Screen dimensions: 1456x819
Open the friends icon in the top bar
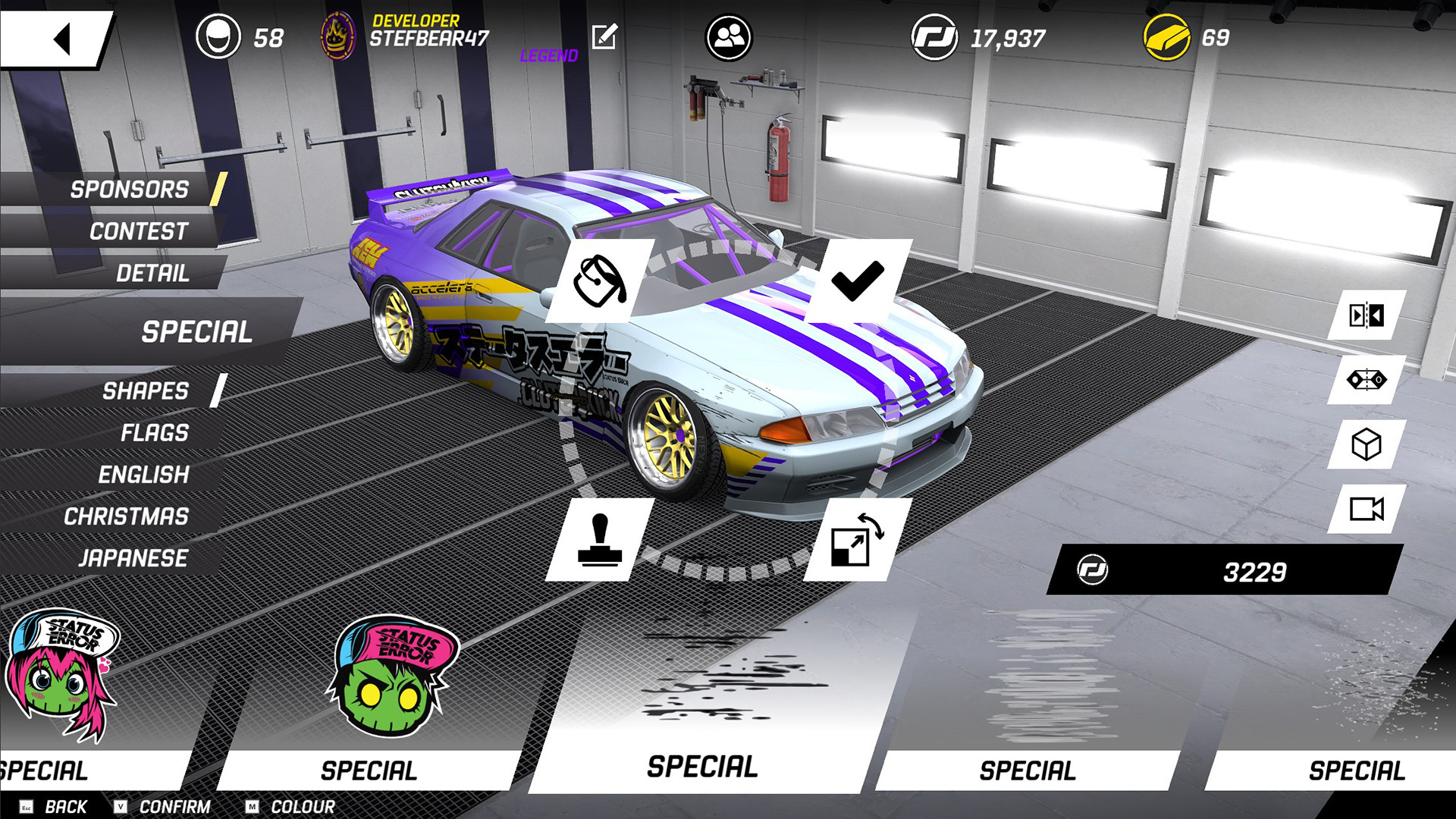pos(728,37)
